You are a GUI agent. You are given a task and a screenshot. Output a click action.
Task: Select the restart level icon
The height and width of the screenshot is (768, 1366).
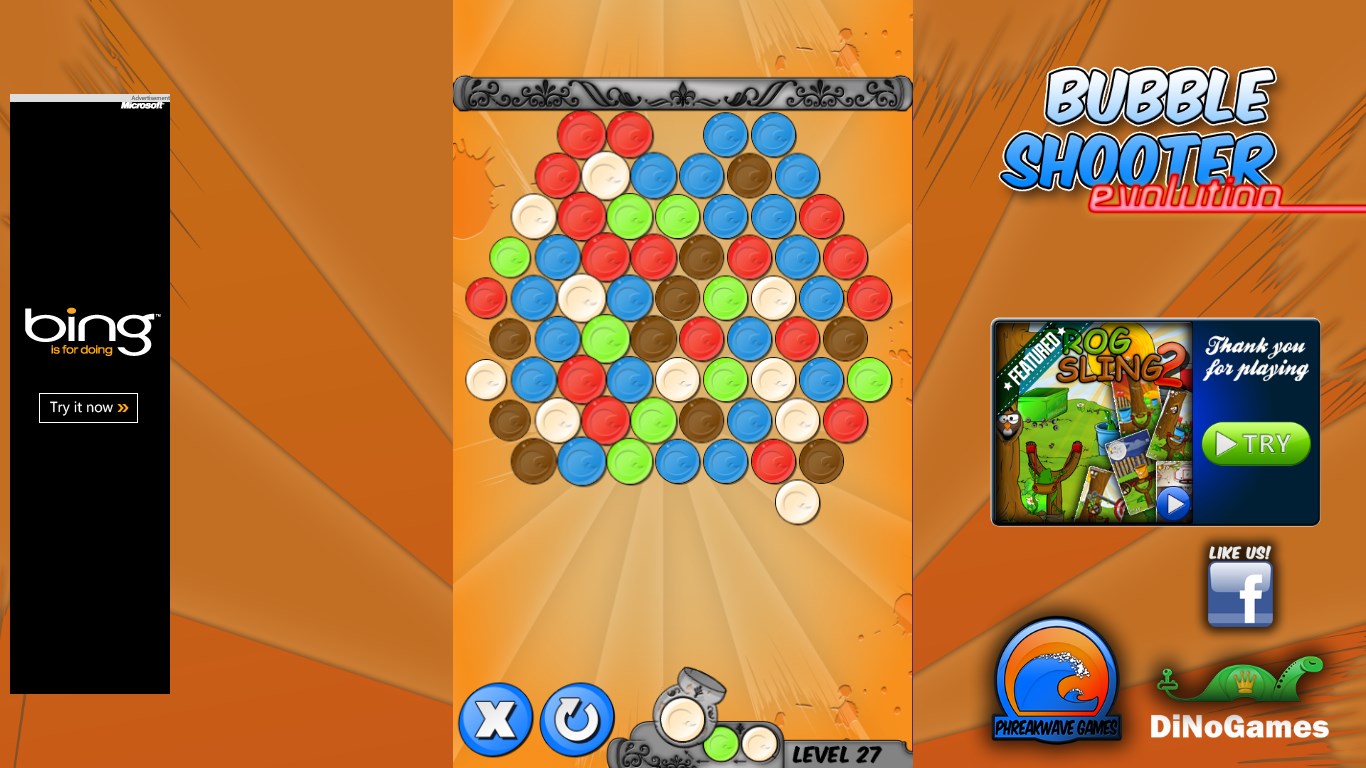(x=578, y=718)
